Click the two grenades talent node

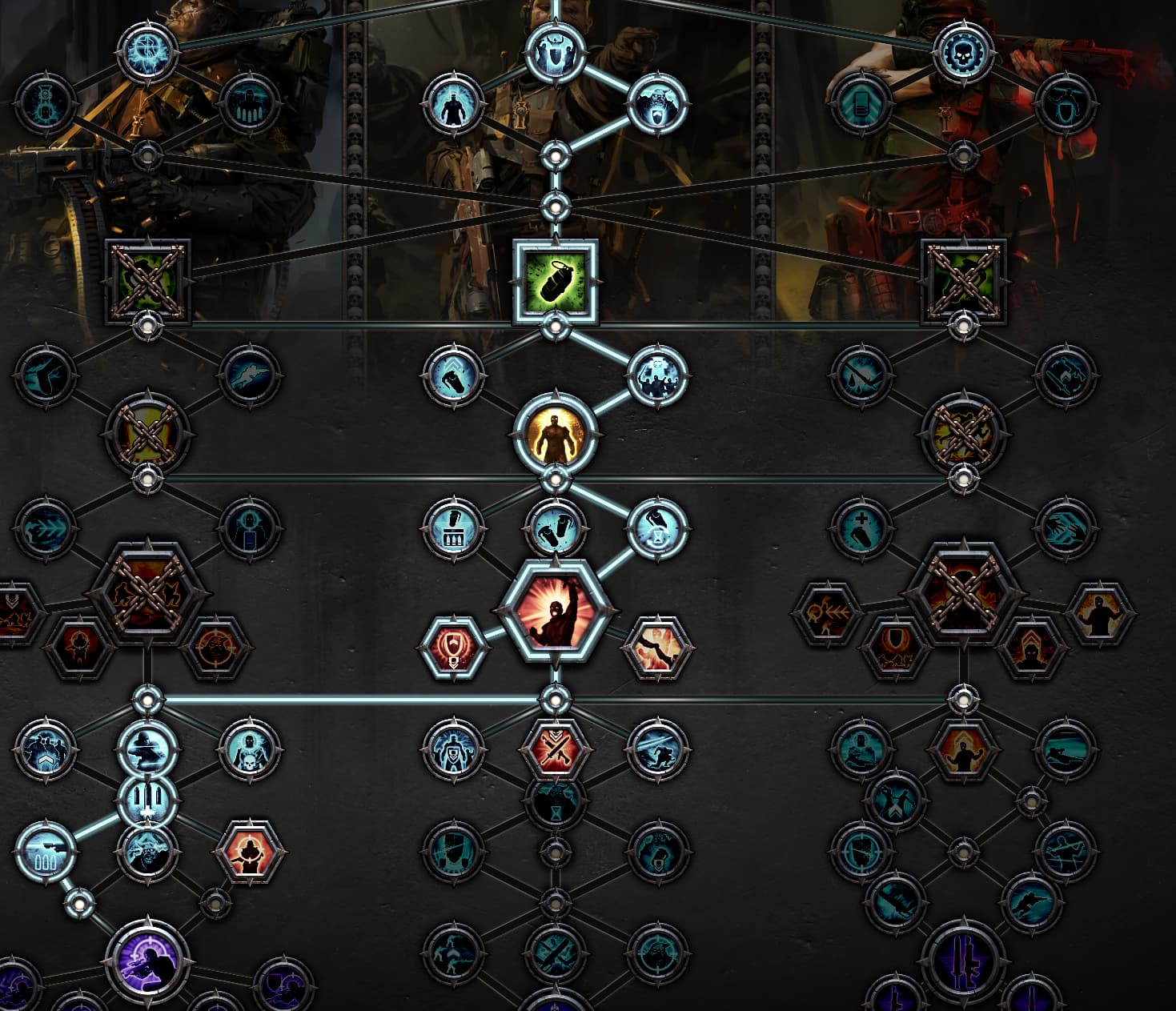tap(556, 529)
